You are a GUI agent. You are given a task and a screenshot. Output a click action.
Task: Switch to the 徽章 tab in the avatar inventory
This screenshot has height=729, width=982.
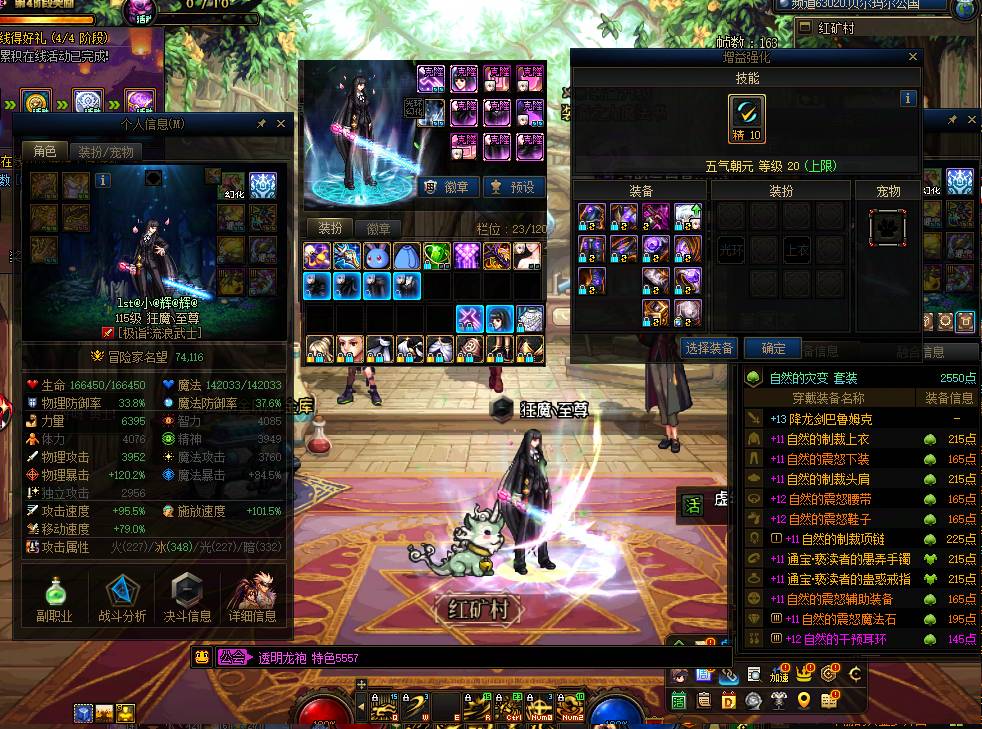point(378,229)
